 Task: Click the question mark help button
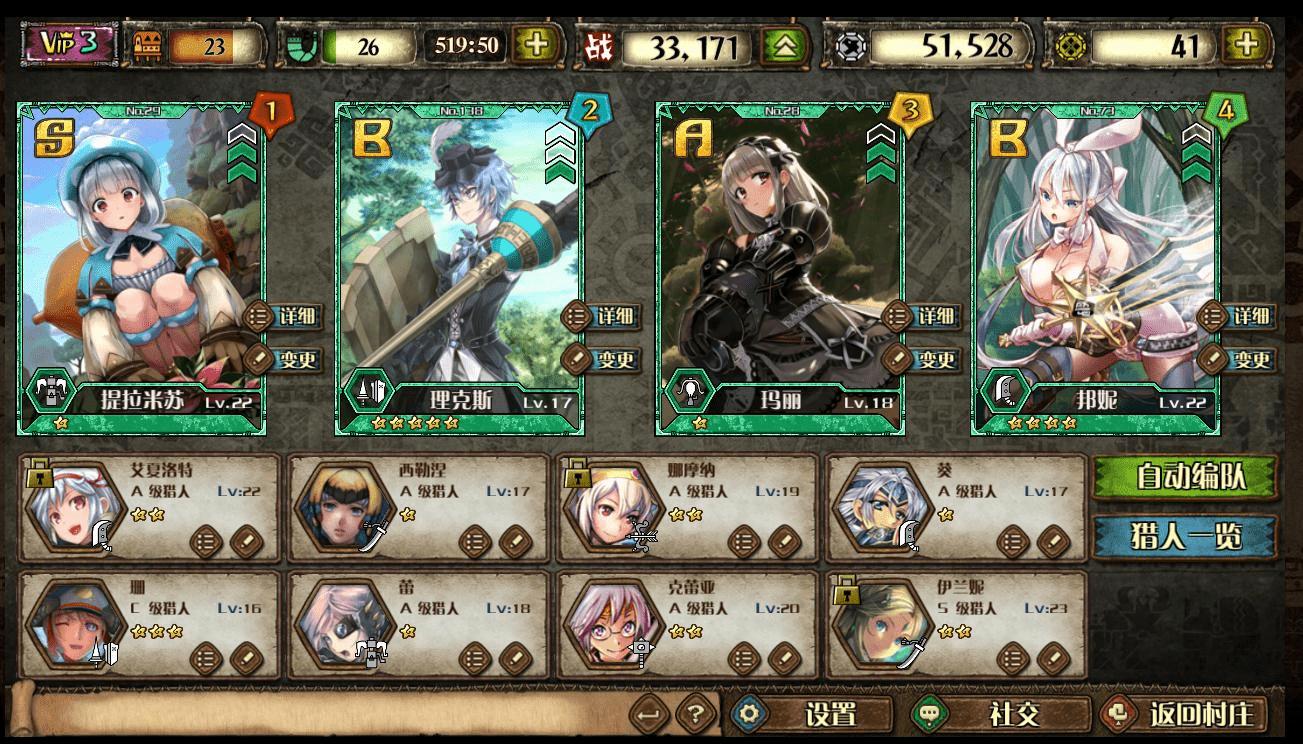click(x=696, y=714)
